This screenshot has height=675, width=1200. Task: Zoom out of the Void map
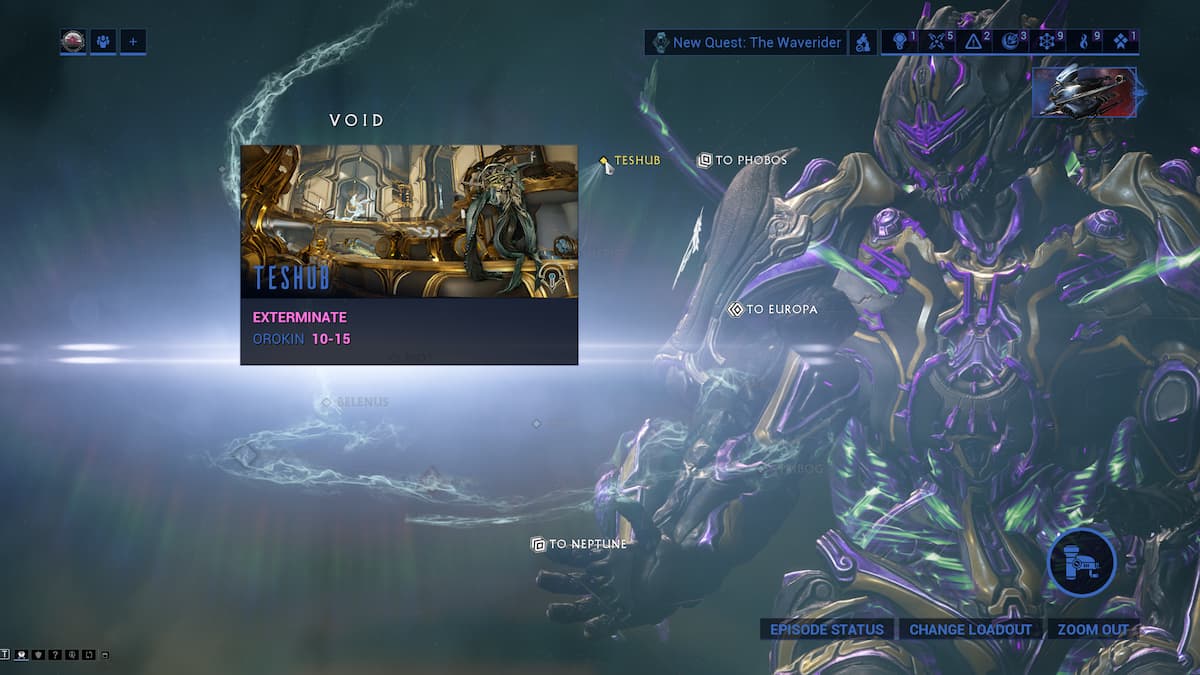click(1092, 629)
